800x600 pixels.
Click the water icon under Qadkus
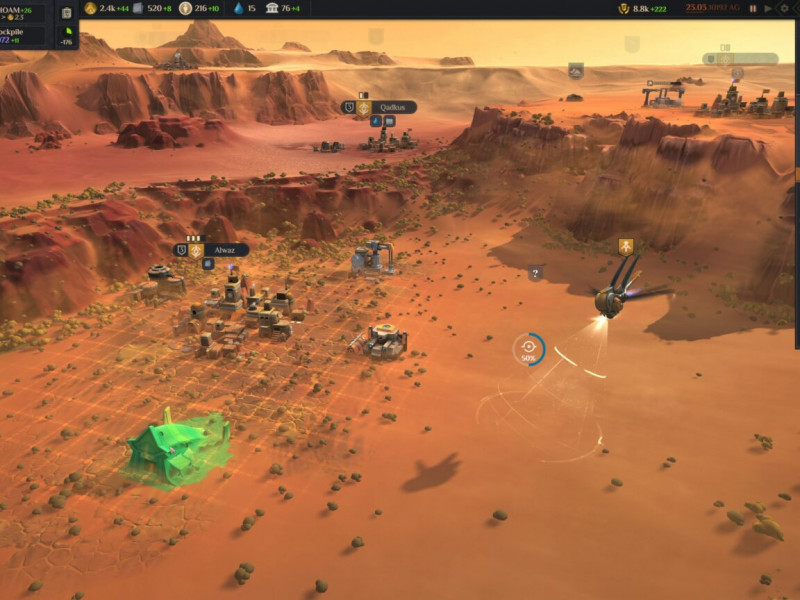pos(377,121)
